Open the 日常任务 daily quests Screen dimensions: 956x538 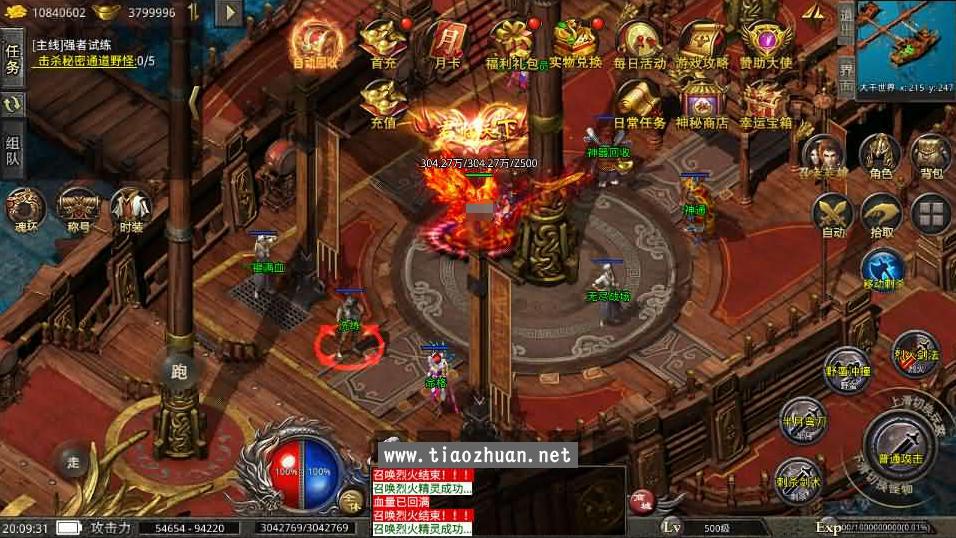click(639, 104)
